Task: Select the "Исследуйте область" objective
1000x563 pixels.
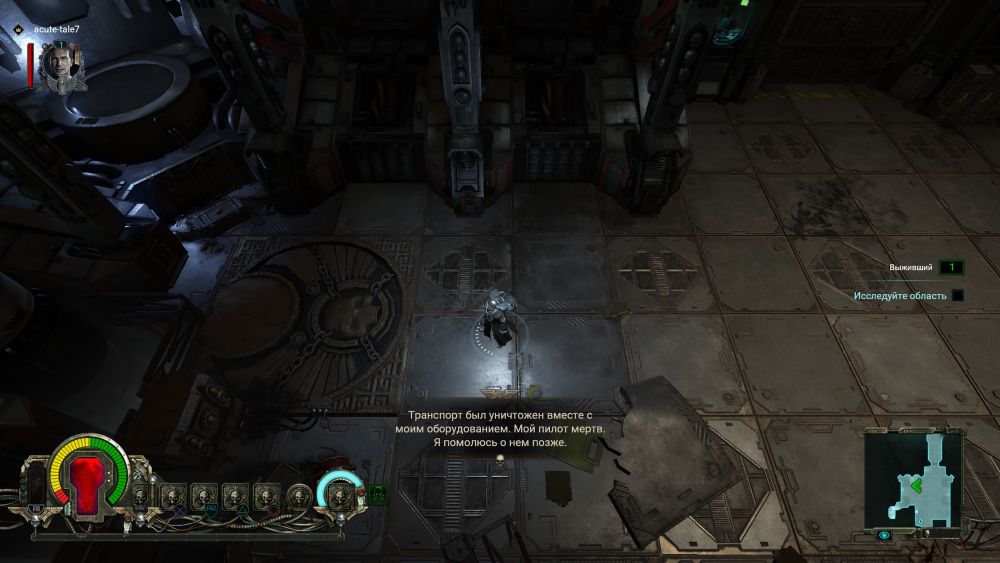Action: pyautogui.click(x=901, y=296)
